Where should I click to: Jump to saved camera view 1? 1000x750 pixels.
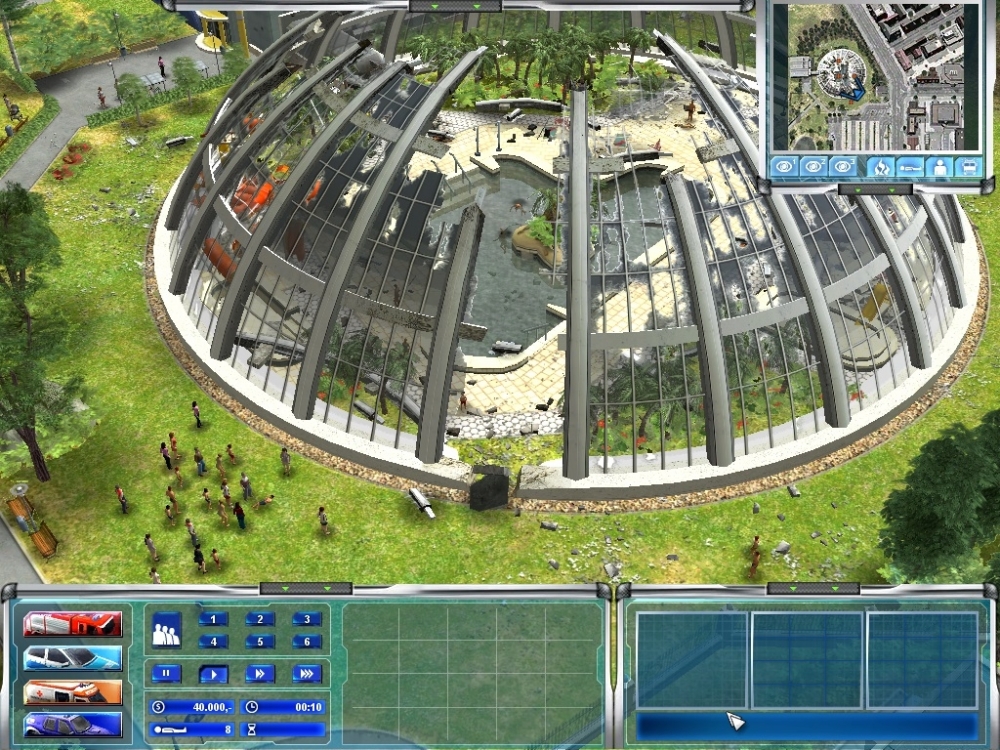[784, 167]
